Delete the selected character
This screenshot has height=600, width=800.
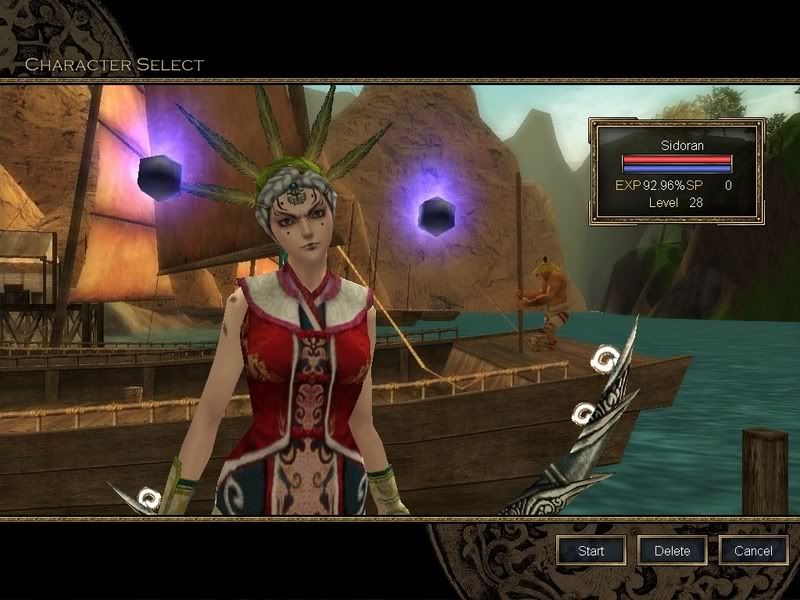coord(672,550)
